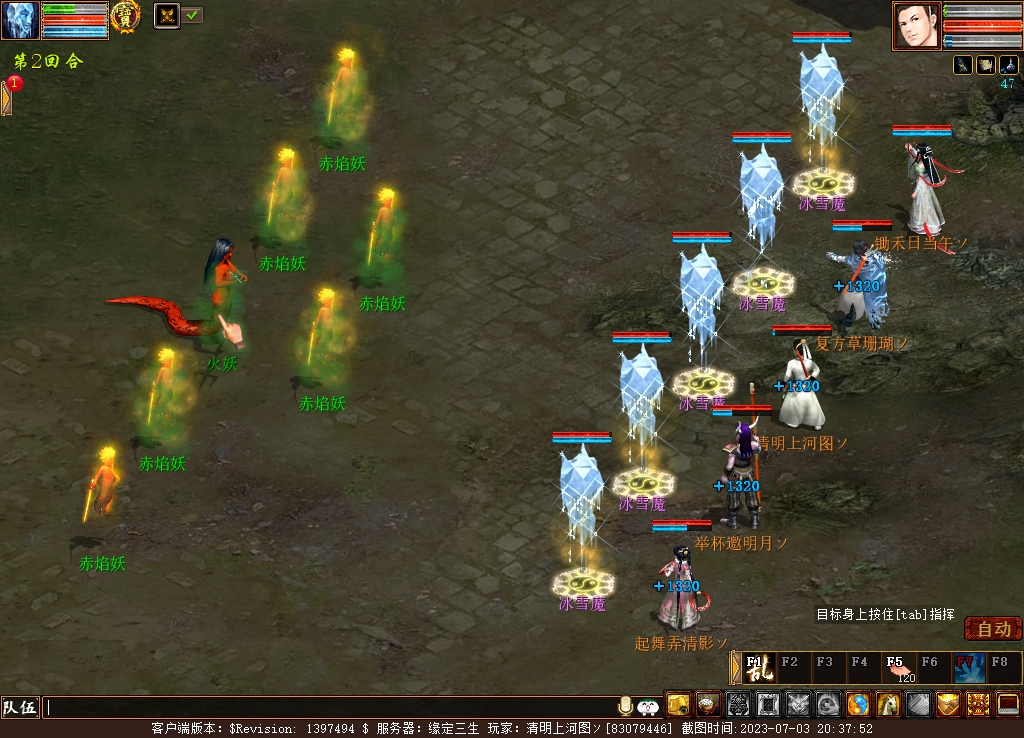Open the mount horse icon
The width and height of the screenshot is (1024, 738).
point(888,704)
